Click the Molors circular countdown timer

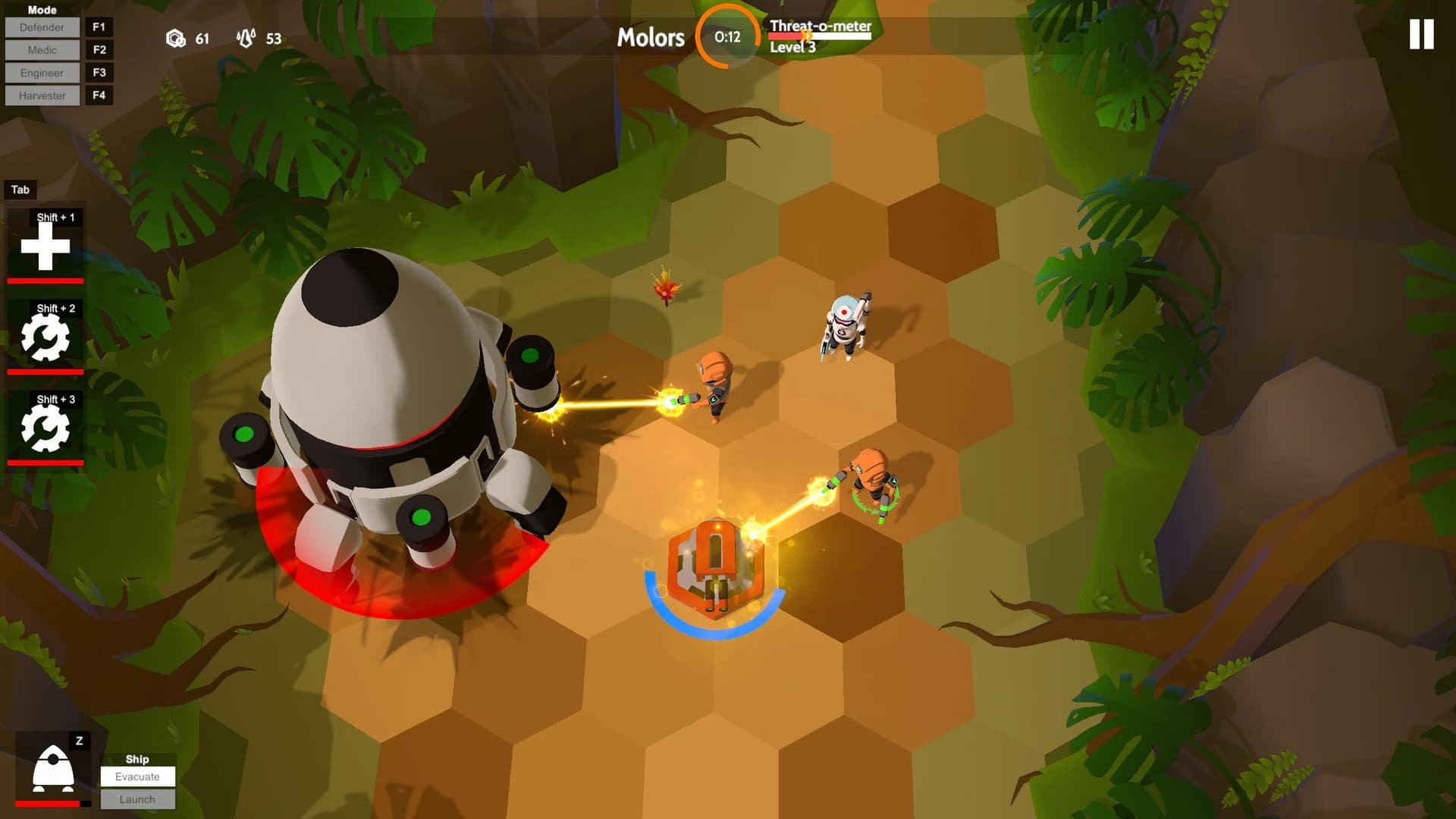pos(726,37)
